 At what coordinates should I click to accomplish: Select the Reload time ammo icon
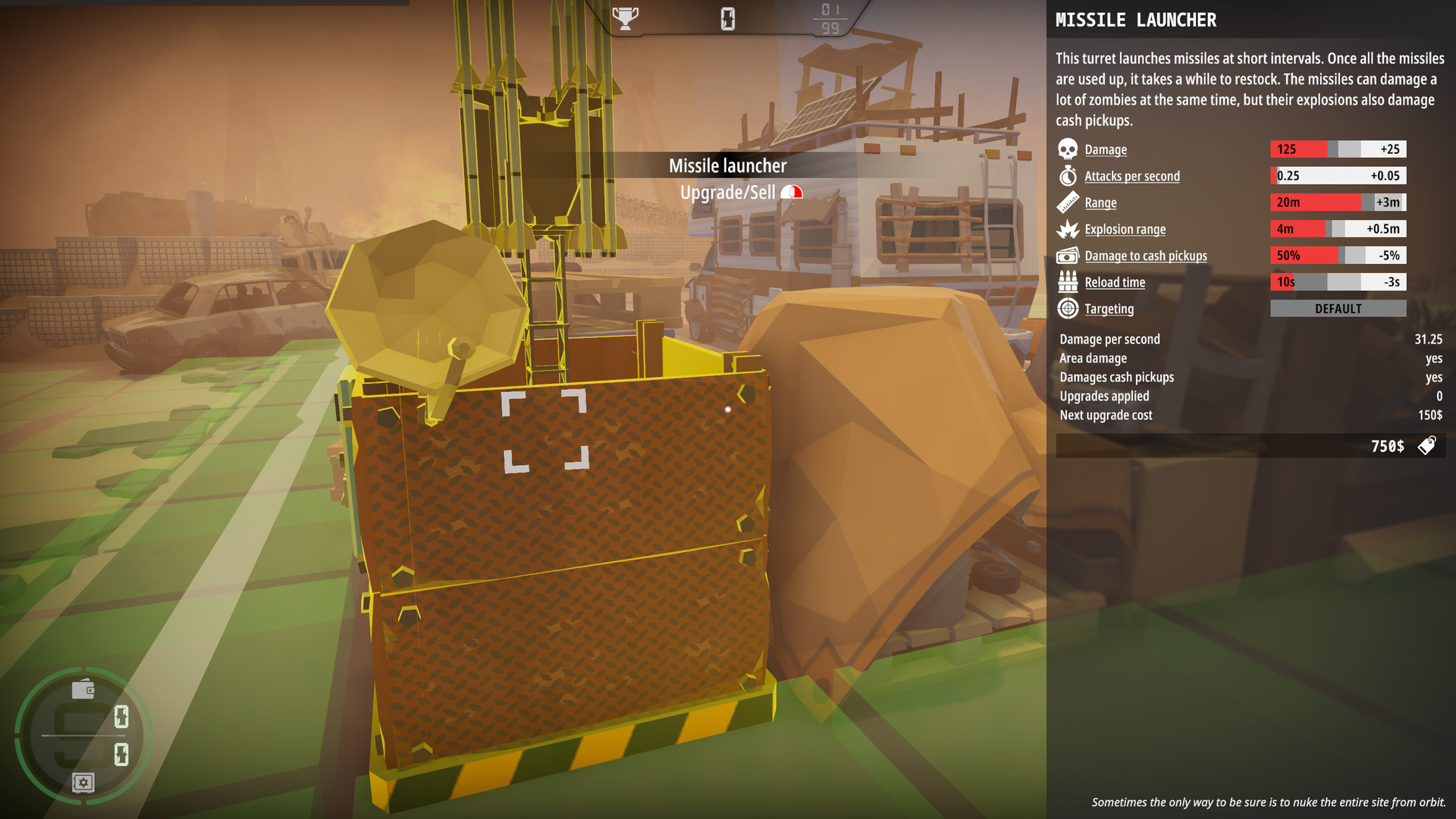(x=1068, y=282)
